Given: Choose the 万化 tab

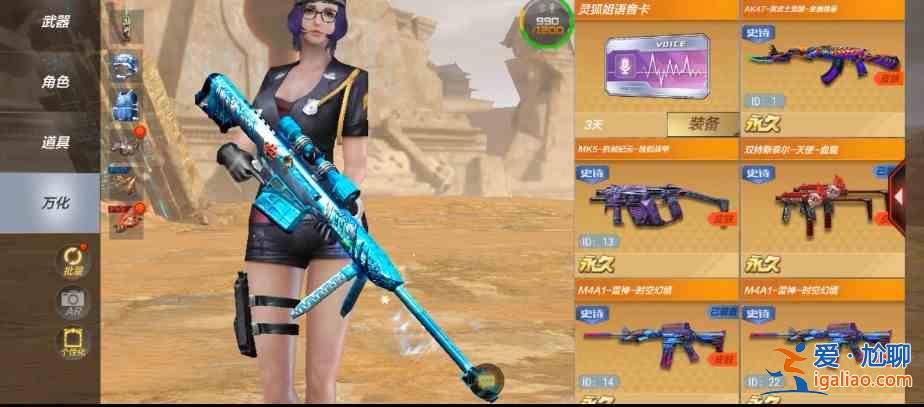Looking at the screenshot, I should (55, 203).
